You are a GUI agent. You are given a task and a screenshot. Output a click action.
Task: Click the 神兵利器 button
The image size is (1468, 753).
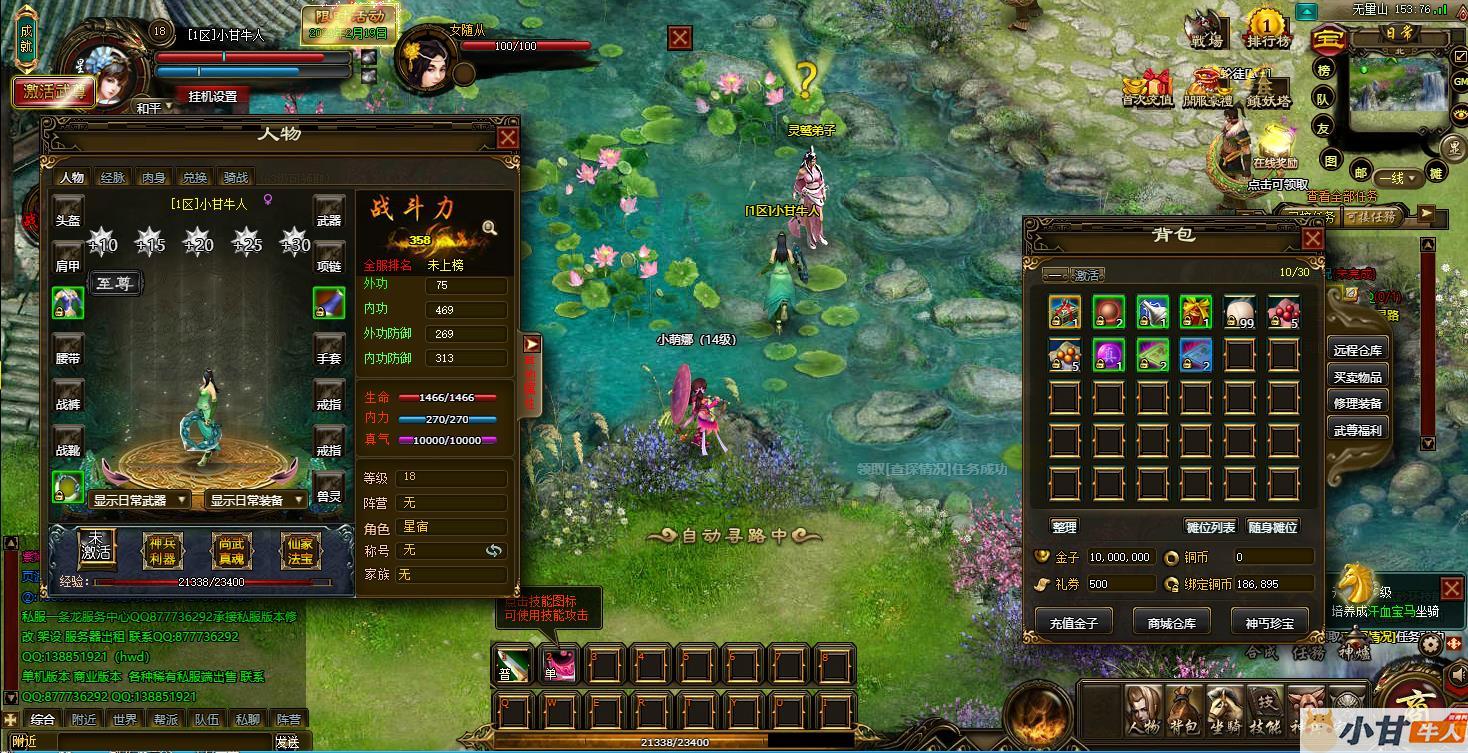tap(161, 549)
